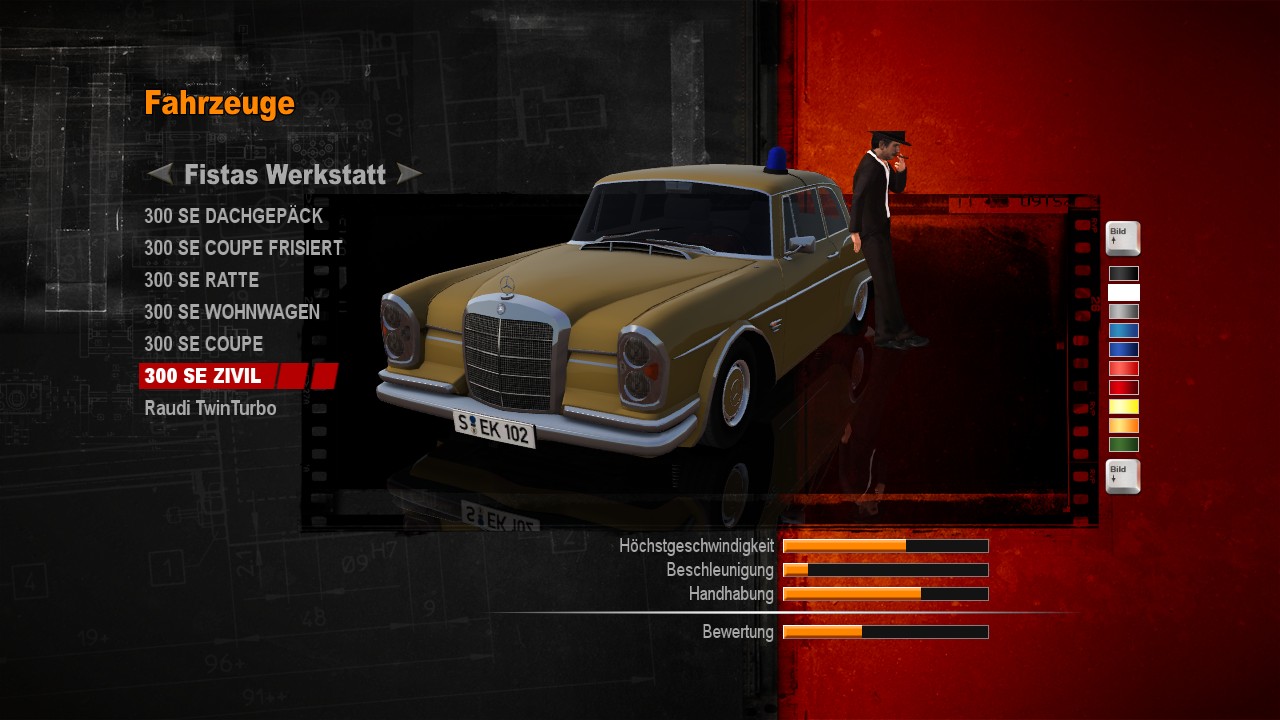1280x720 pixels.
Task: Choose the white paint color swatch
Action: tap(1123, 292)
